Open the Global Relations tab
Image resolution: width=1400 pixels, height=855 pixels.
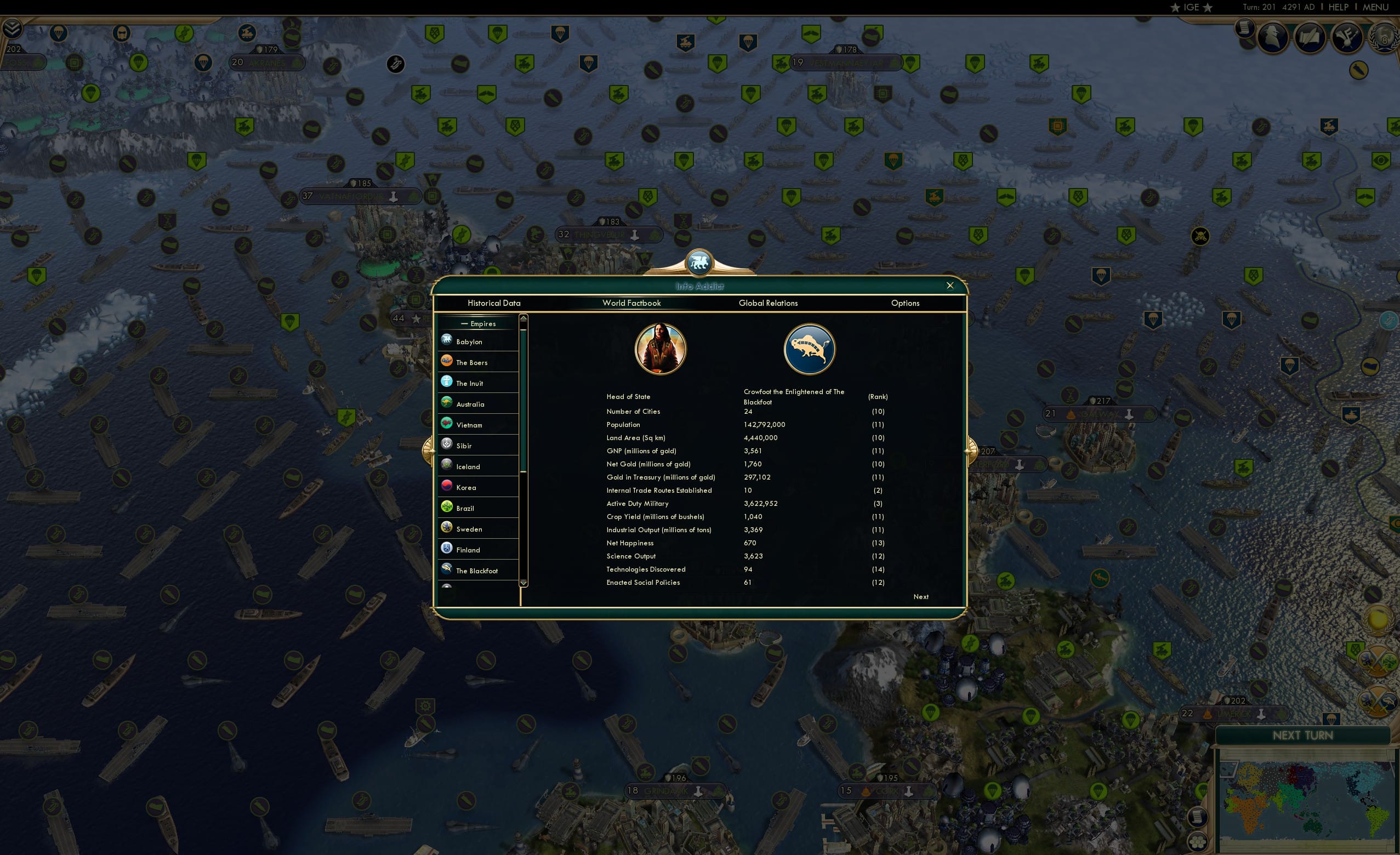pos(768,303)
